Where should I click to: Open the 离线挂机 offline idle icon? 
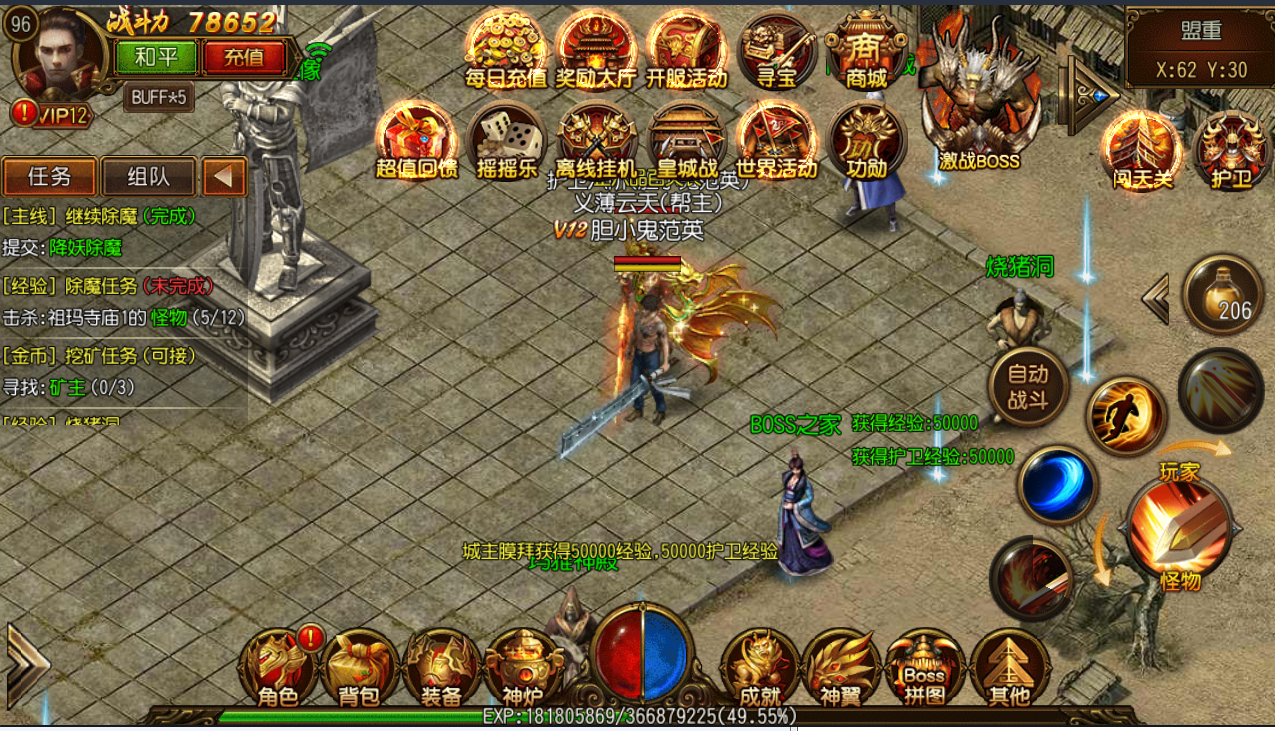[597, 140]
